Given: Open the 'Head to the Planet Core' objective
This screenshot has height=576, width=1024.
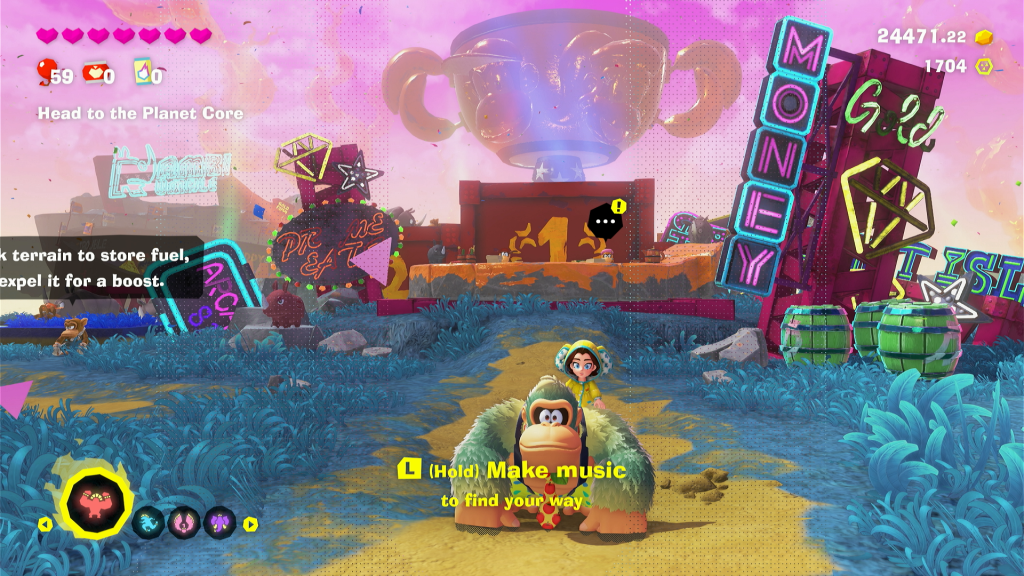Looking at the screenshot, I should coord(140,114).
